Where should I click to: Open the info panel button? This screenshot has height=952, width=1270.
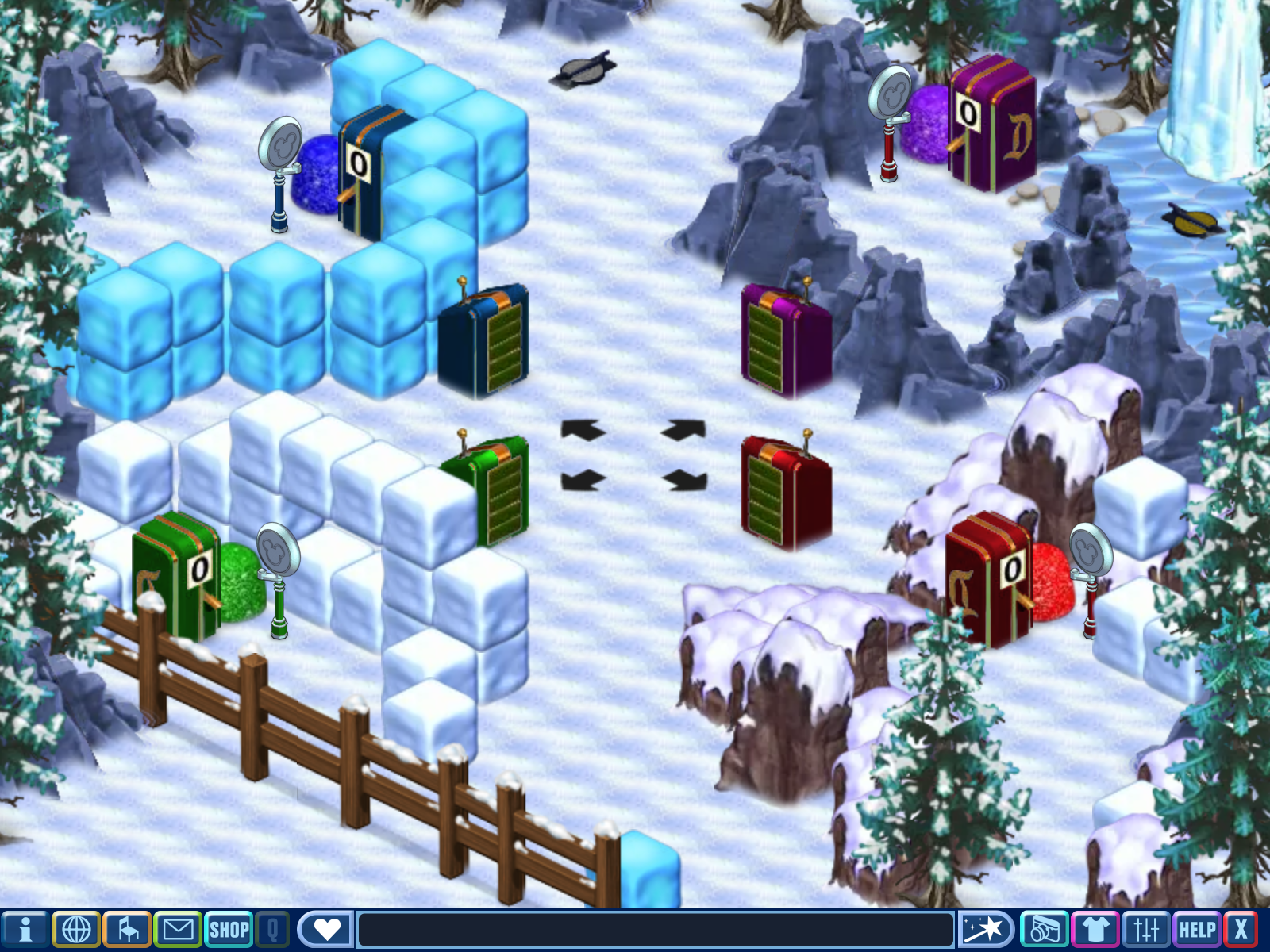(x=25, y=929)
